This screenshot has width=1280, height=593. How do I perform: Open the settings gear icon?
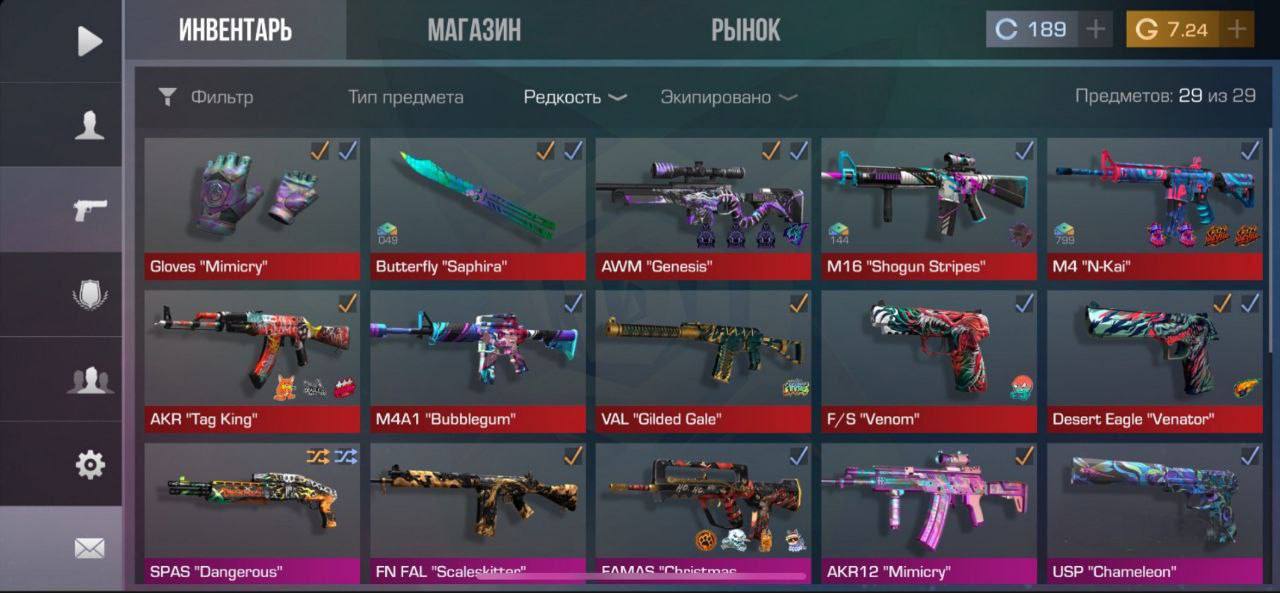coord(90,464)
